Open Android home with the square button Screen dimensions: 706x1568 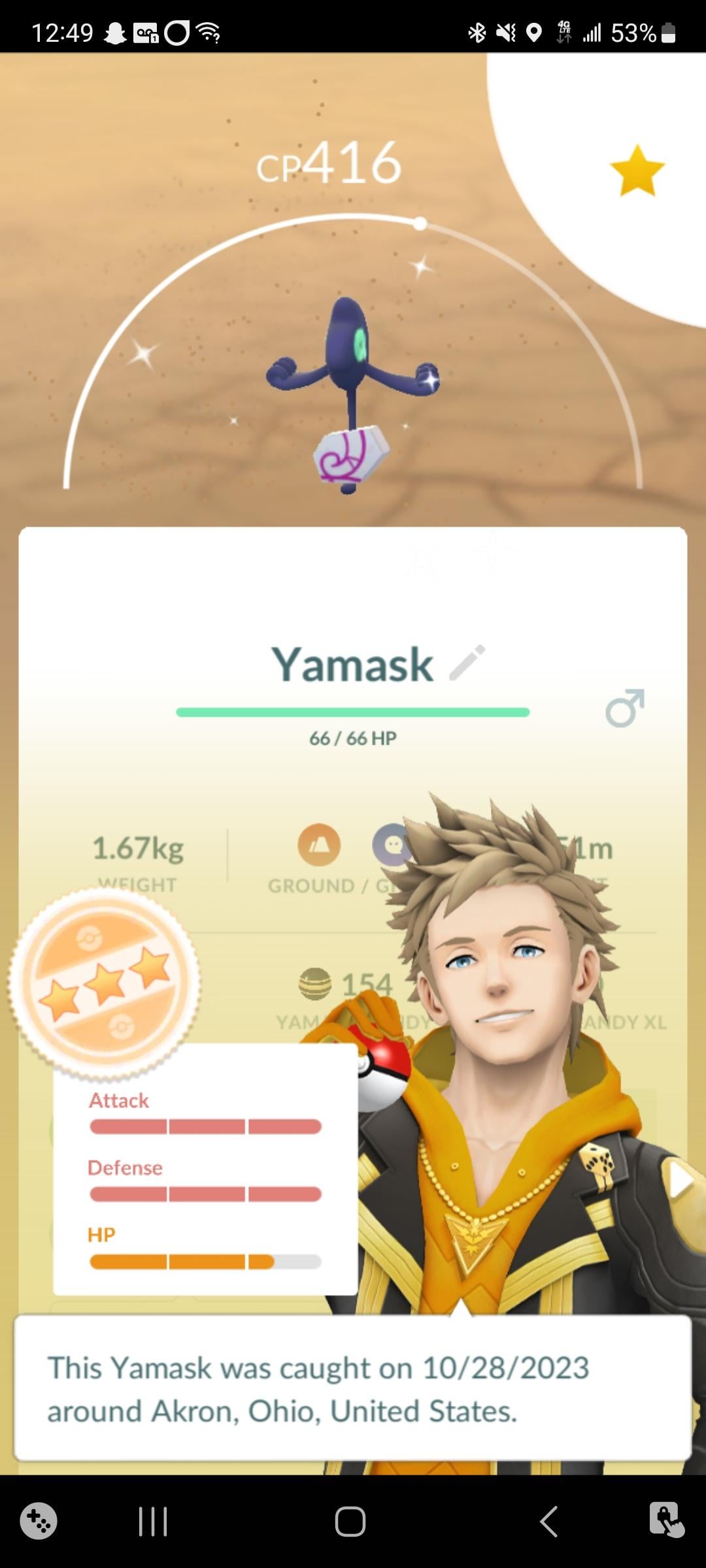350,1522
